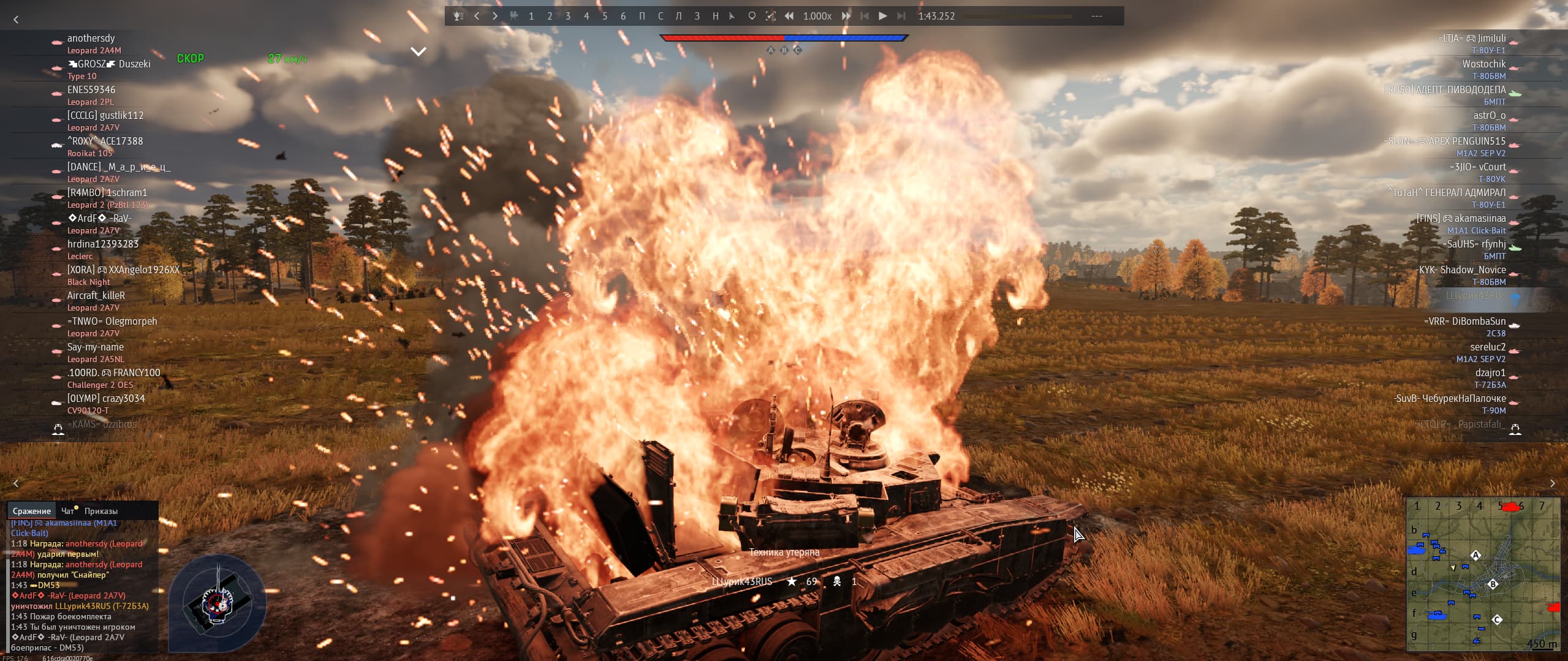1568x661 pixels.
Task: Switch to camera preset 1
Action: [531, 16]
